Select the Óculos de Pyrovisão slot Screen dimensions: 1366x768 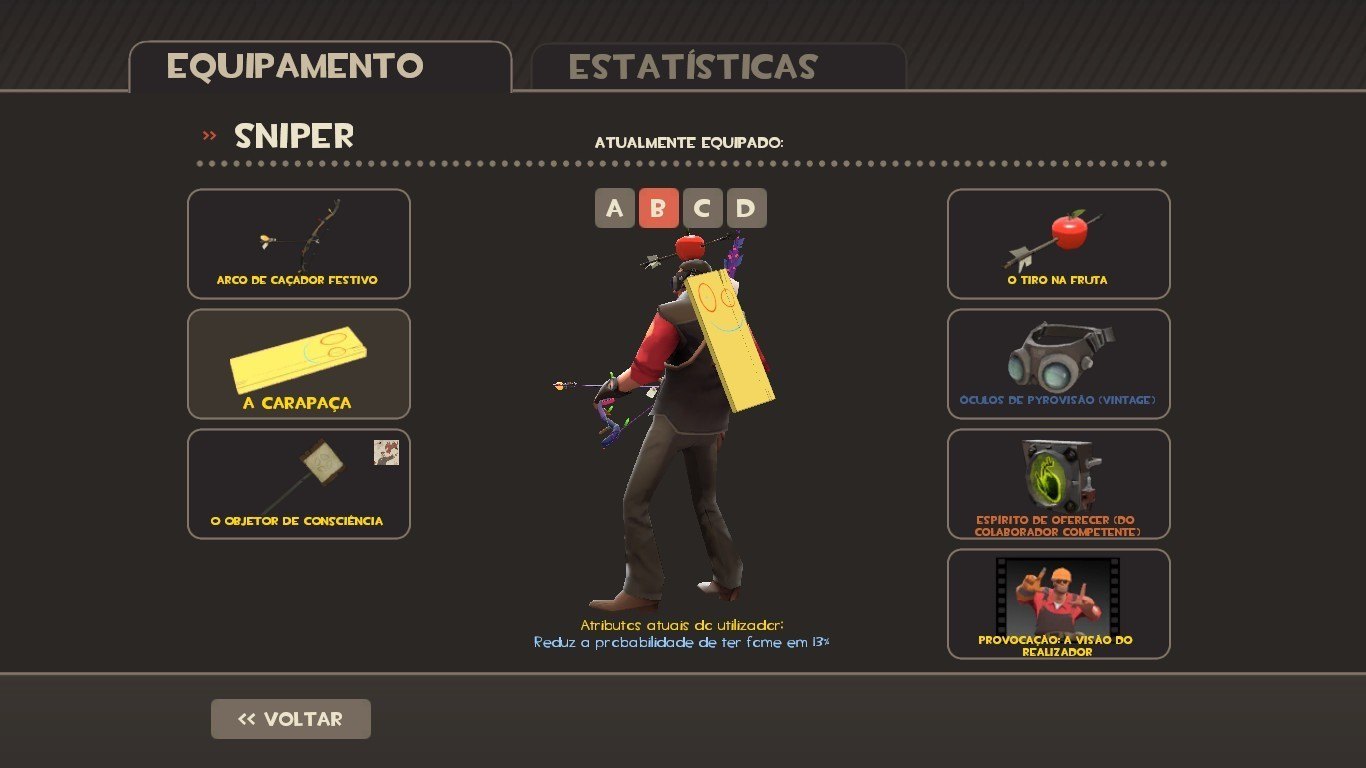click(x=1058, y=364)
